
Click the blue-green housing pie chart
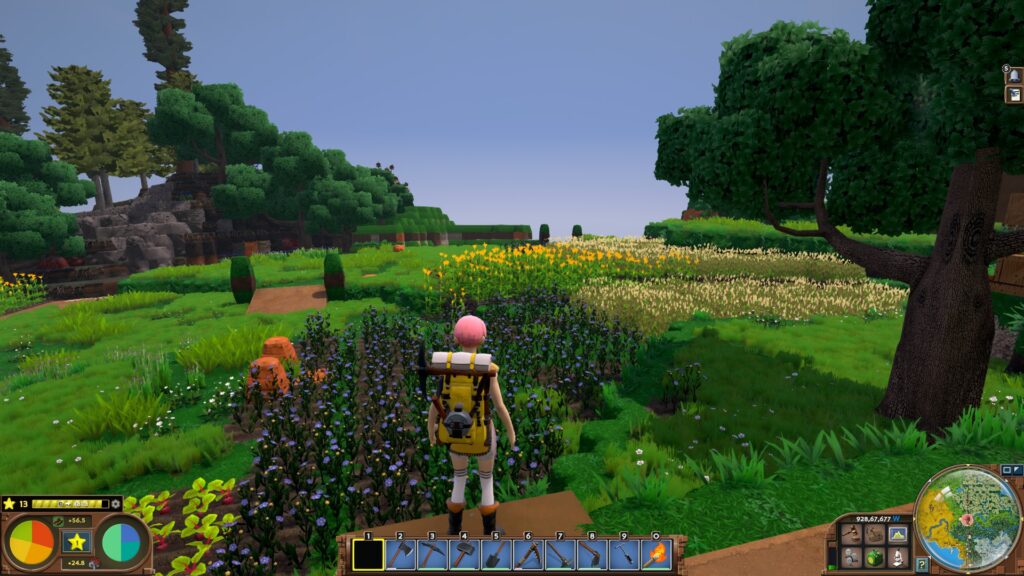pyautogui.click(x=121, y=542)
